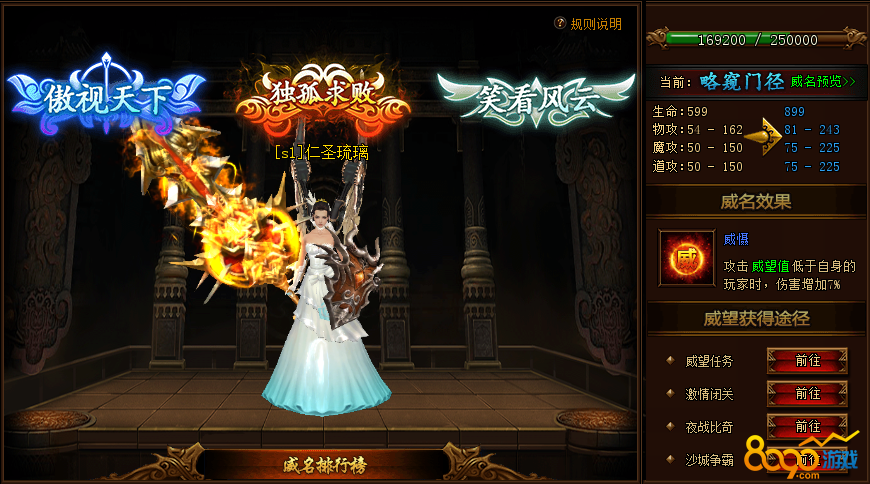
Task: Click the 威慑 effect icon
Action: (686, 257)
